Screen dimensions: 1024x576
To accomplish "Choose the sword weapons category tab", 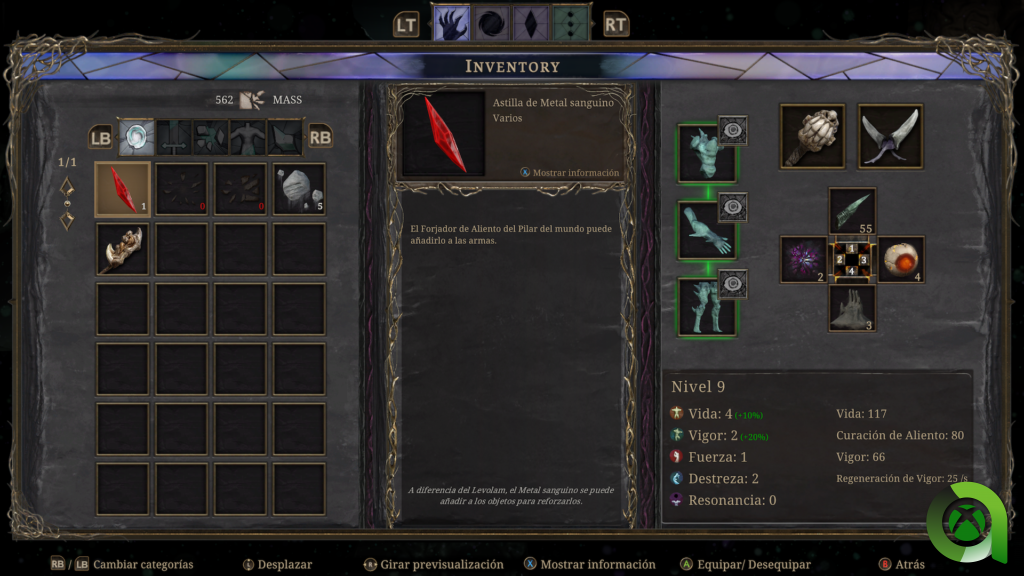I will [173, 137].
